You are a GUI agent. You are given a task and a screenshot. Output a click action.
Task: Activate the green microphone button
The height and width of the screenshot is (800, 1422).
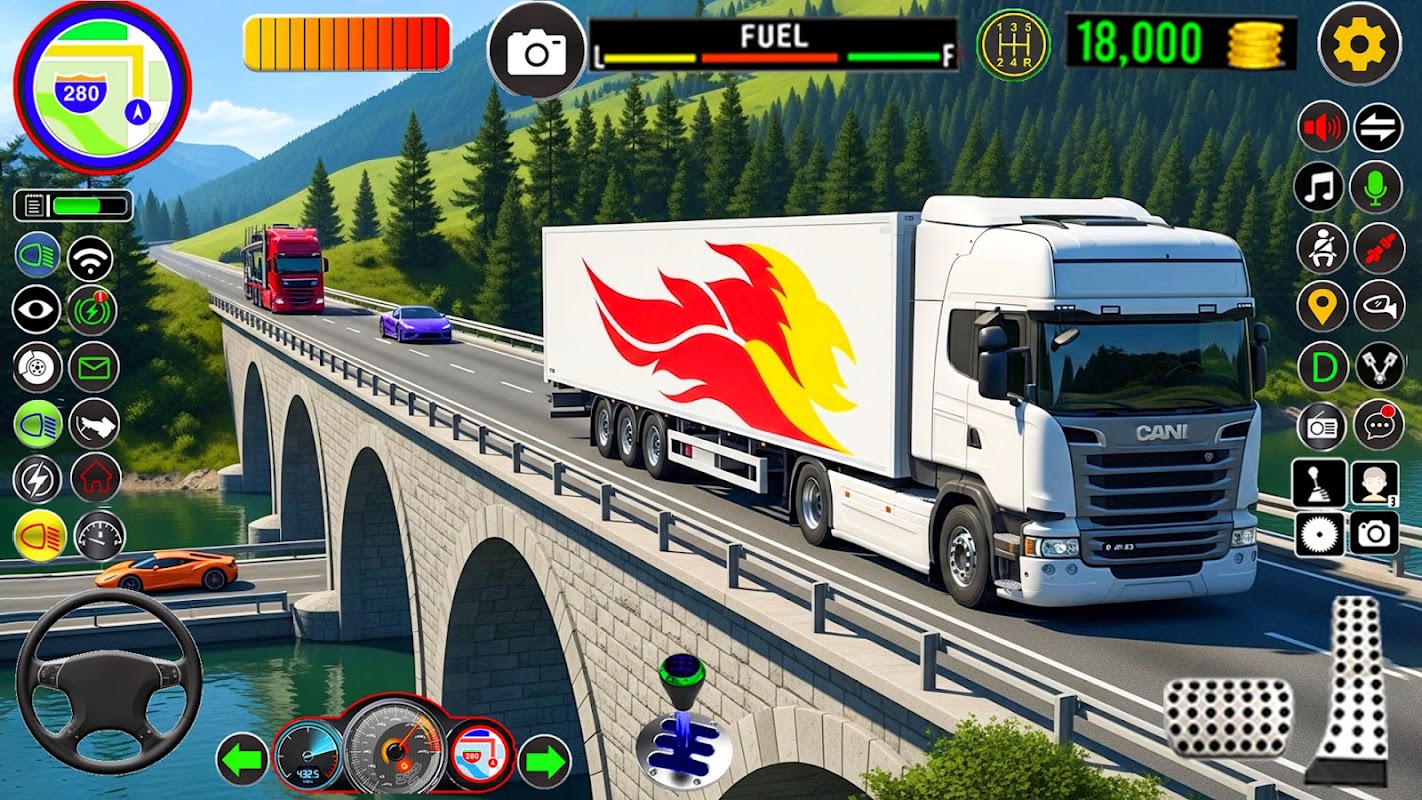click(x=1376, y=187)
